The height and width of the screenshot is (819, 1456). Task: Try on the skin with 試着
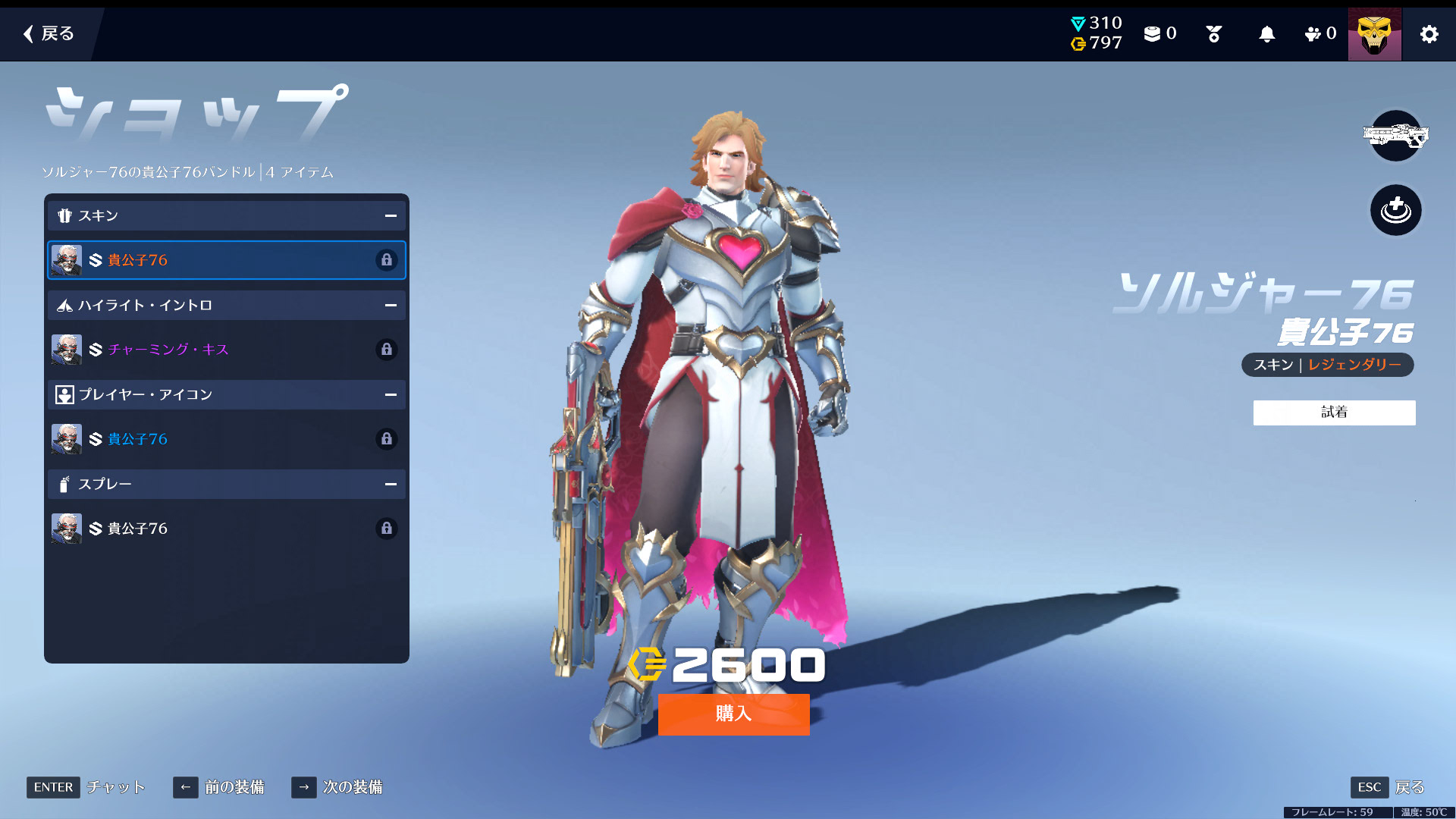pyautogui.click(x=1334, y=413)
